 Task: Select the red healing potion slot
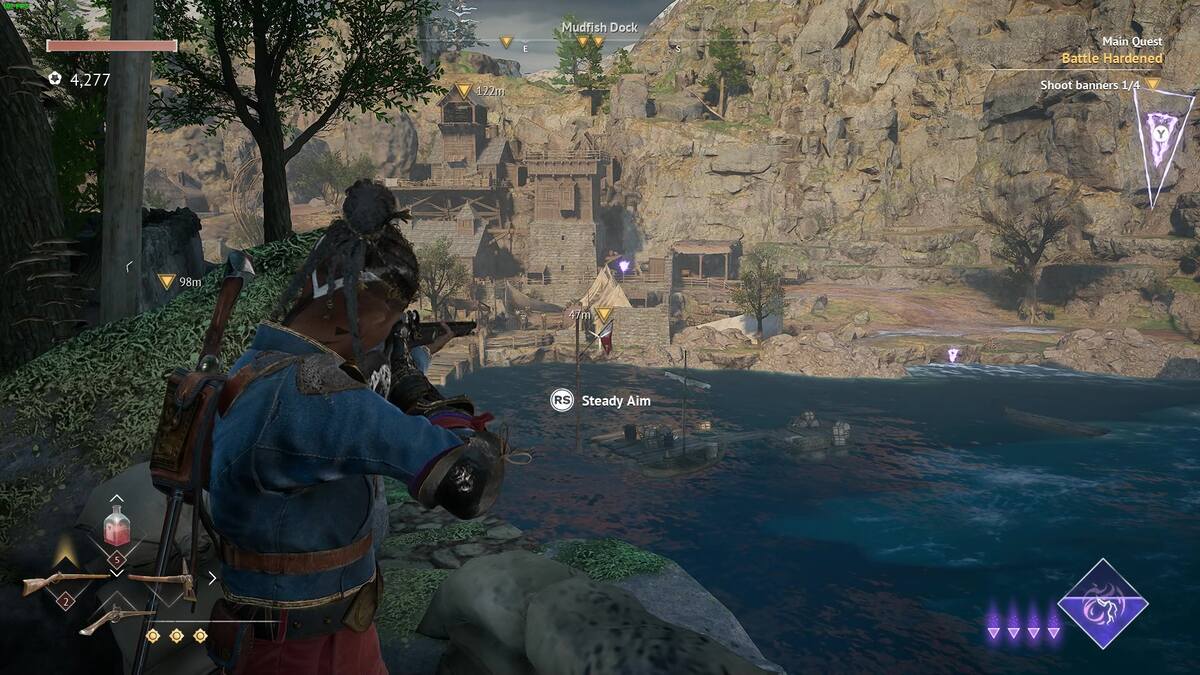point(117,526)
